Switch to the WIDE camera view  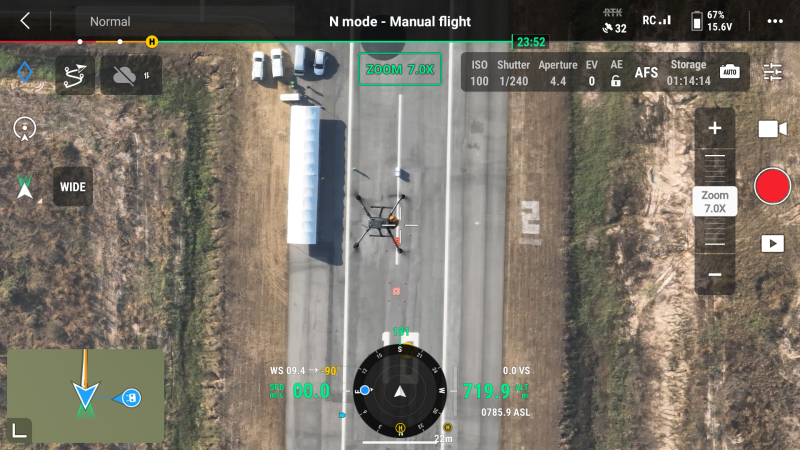(73, 187)
